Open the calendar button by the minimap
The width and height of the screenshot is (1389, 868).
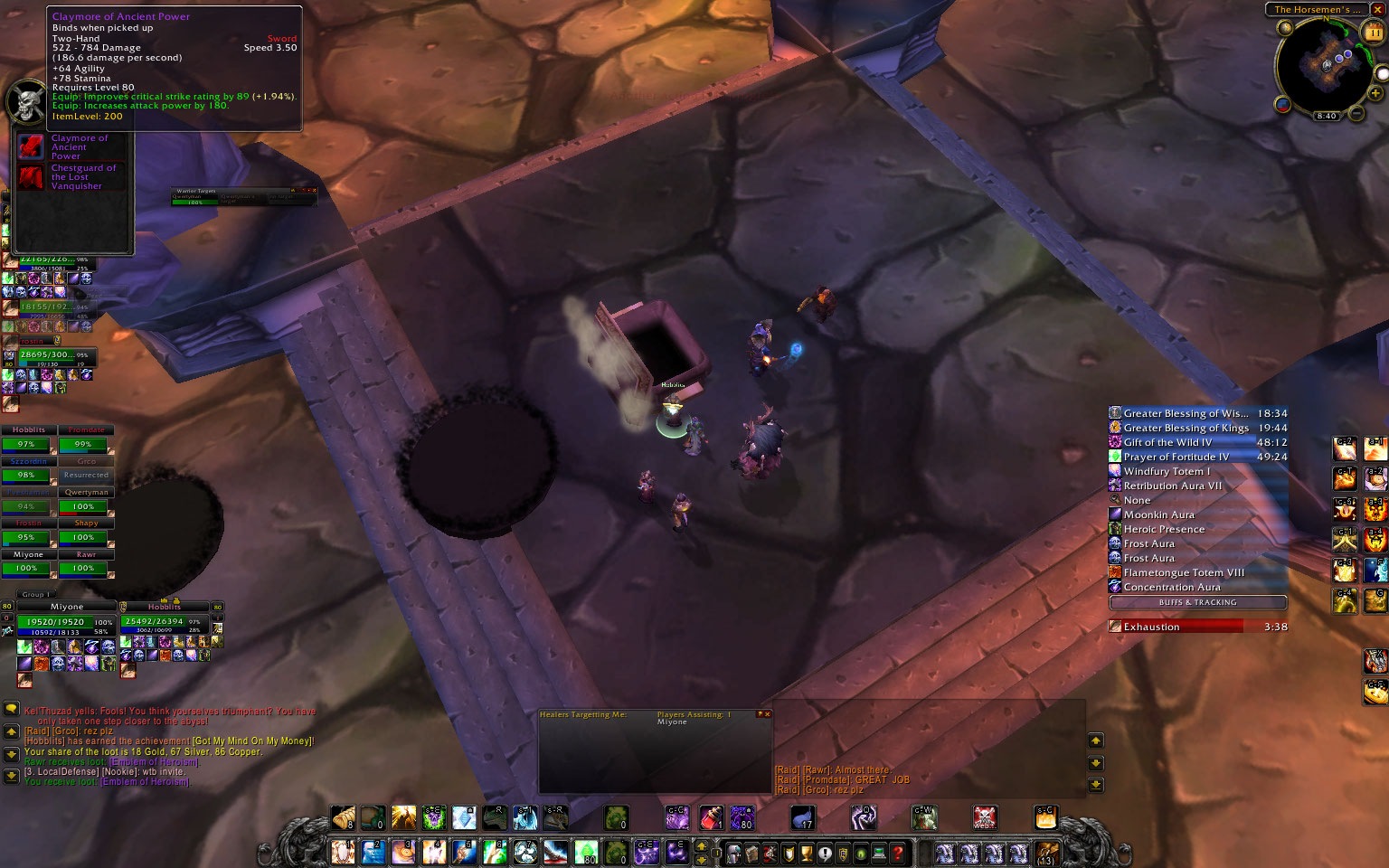click(x=1375, y=33)
